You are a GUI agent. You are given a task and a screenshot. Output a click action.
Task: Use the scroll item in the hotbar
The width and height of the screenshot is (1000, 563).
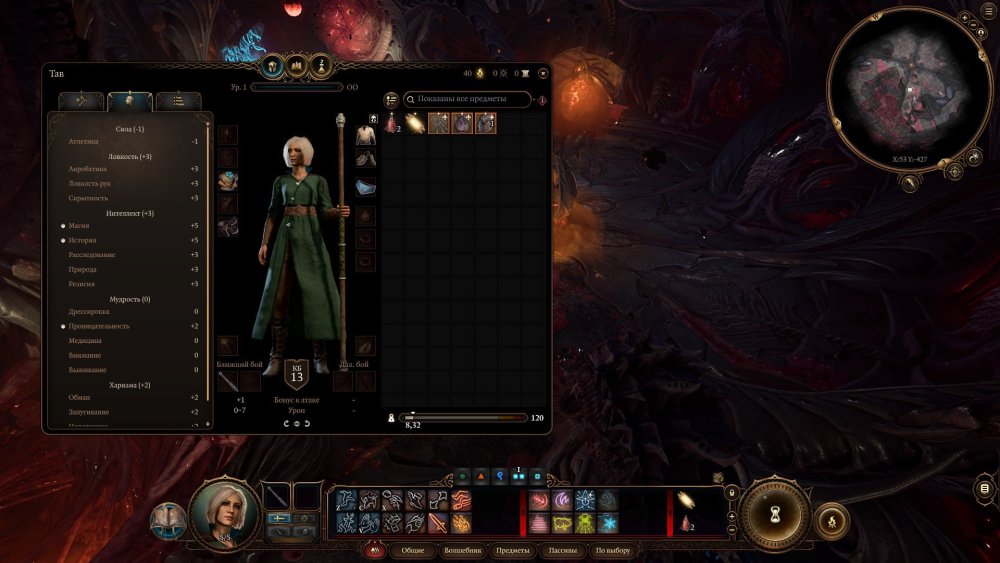pyautogui.click(x=685, y=500)
